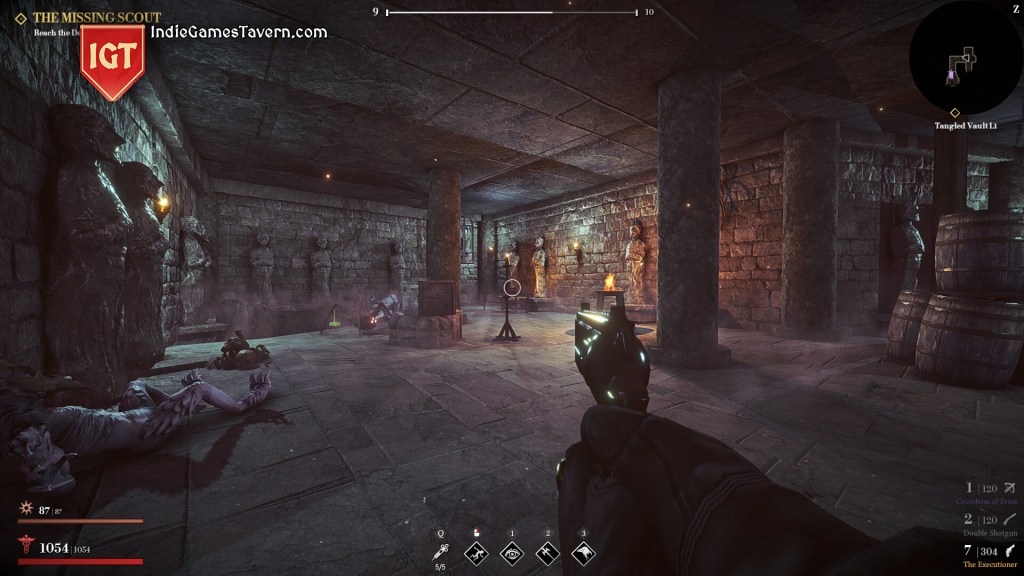
Task: Open the circular minimap
Action: pos(965,57)
